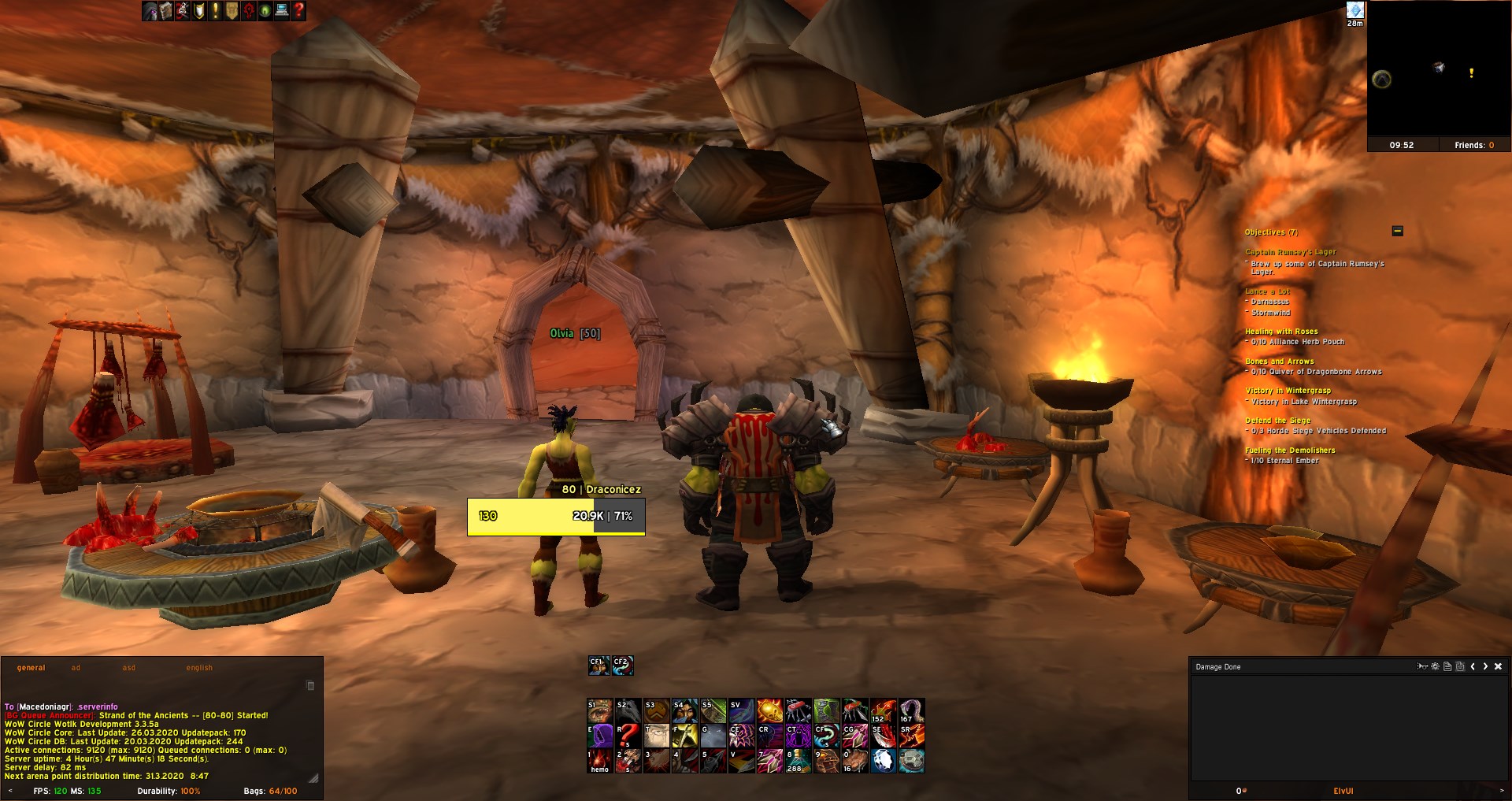The height and width of the screenshot is (801, 1512).
Task: Select the Victory in Wintergrasp quest
Action: 1288,391
